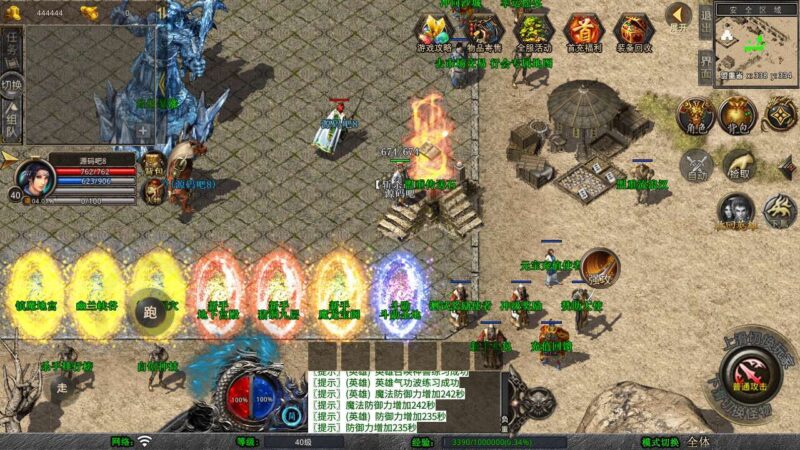This screenshot has height=450, width=800.
Task: Open the 游戏攻略 game guide icon
Action: (x=434, y=32)
